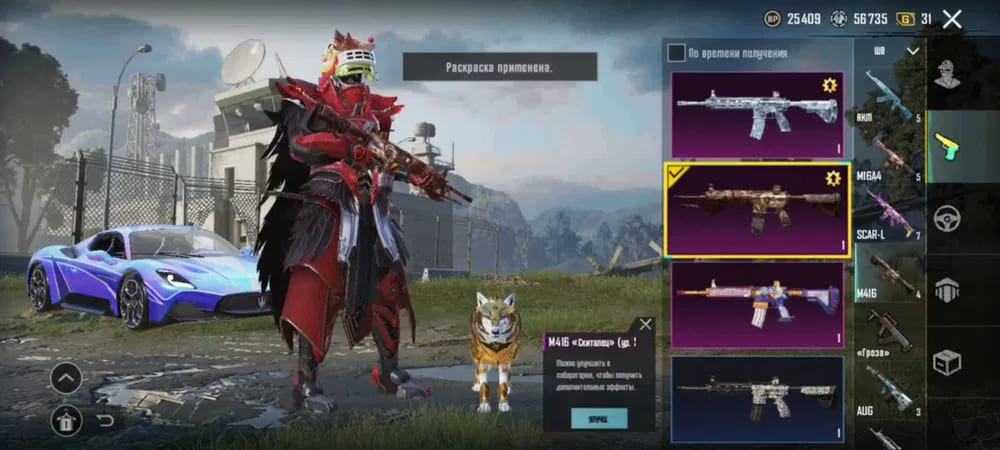1000x450 pixels.
Task: Open the vehicles tab with steering wheel
Action: tap(946, 217)
